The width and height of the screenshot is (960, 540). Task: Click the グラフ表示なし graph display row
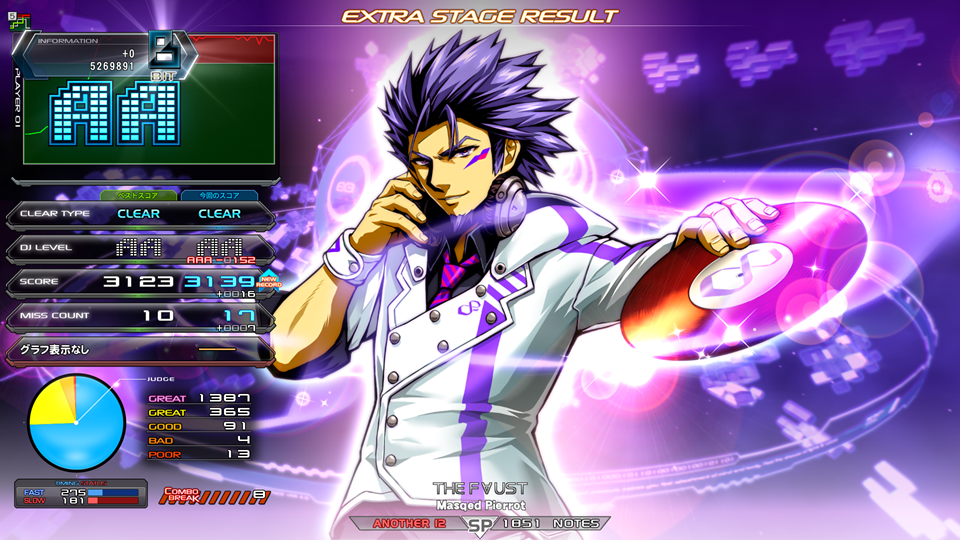coord(138,350)
